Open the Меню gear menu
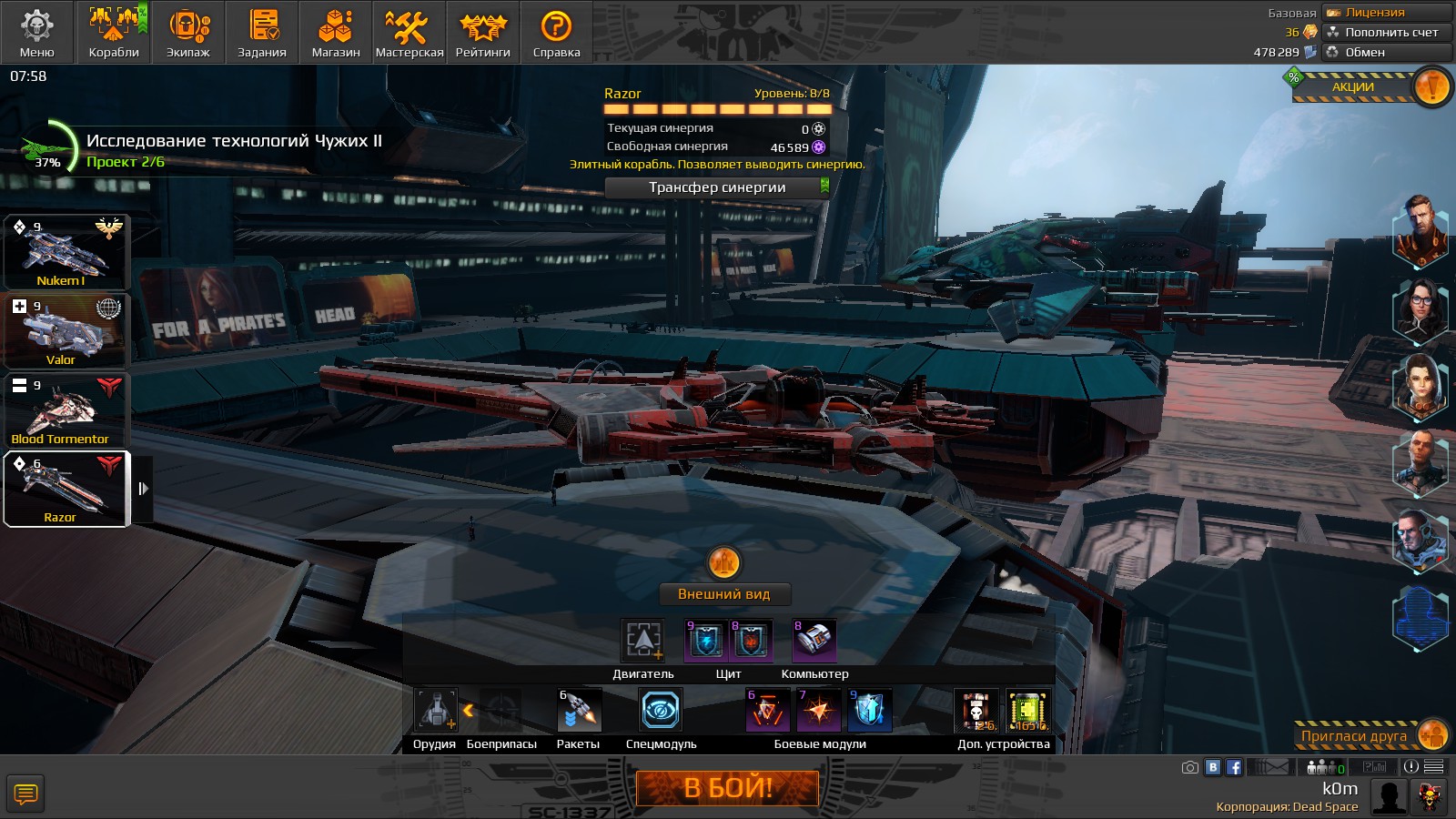The width and height of the screenshot is (1456, 819). pos(37,33)
